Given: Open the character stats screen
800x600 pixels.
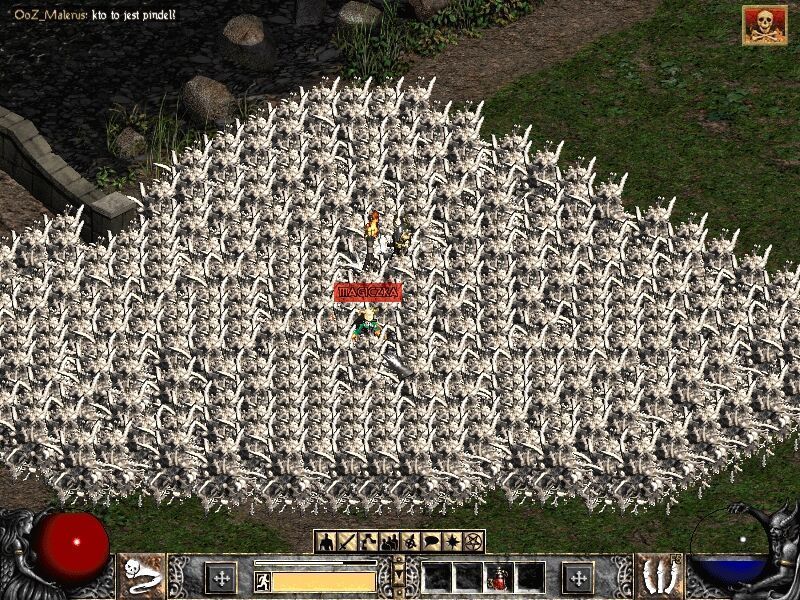Looking at the screenshot, I should pos(326,542).
